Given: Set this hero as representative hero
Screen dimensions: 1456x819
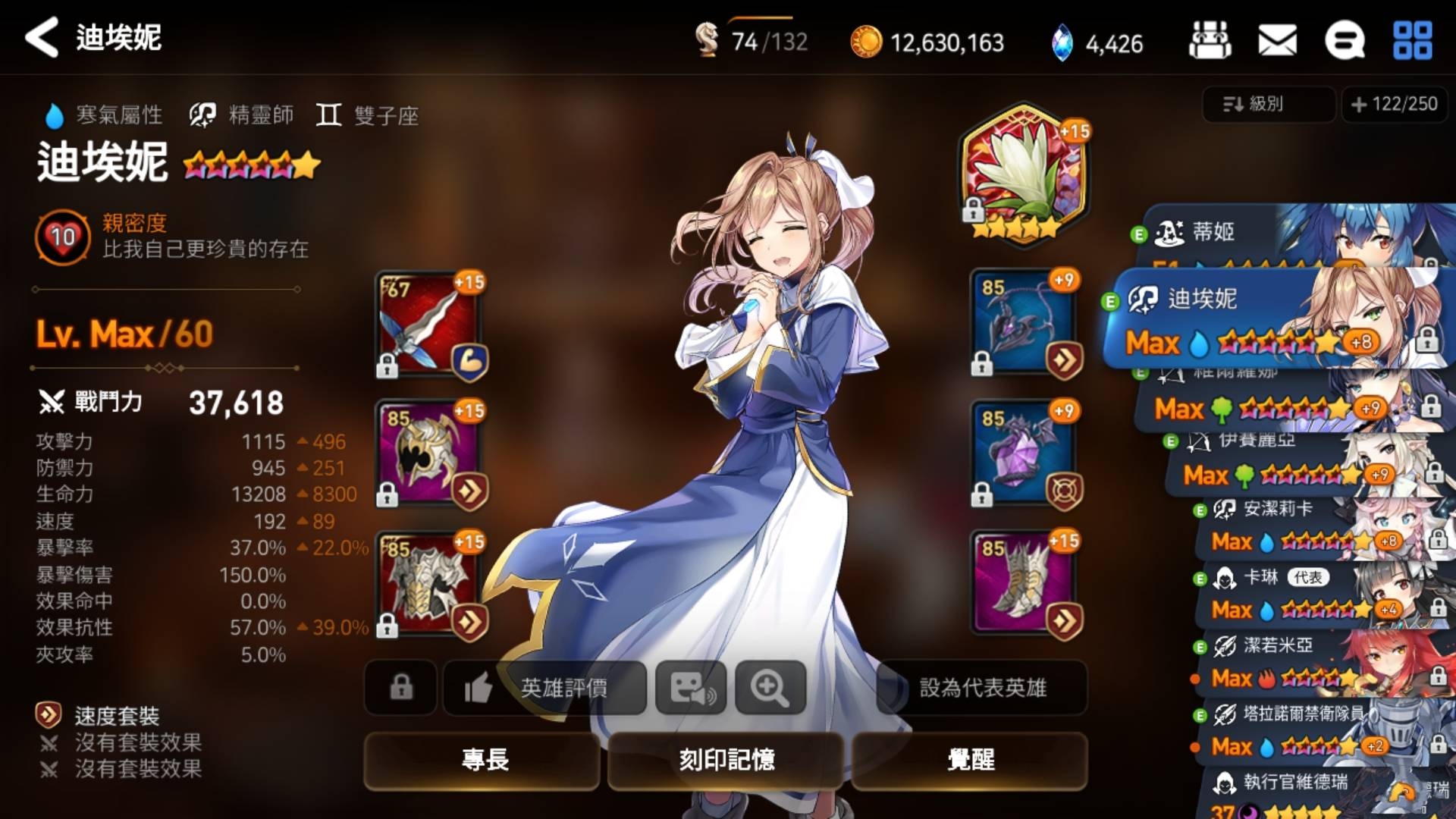Looking at the screenshot, I should 982,687.
